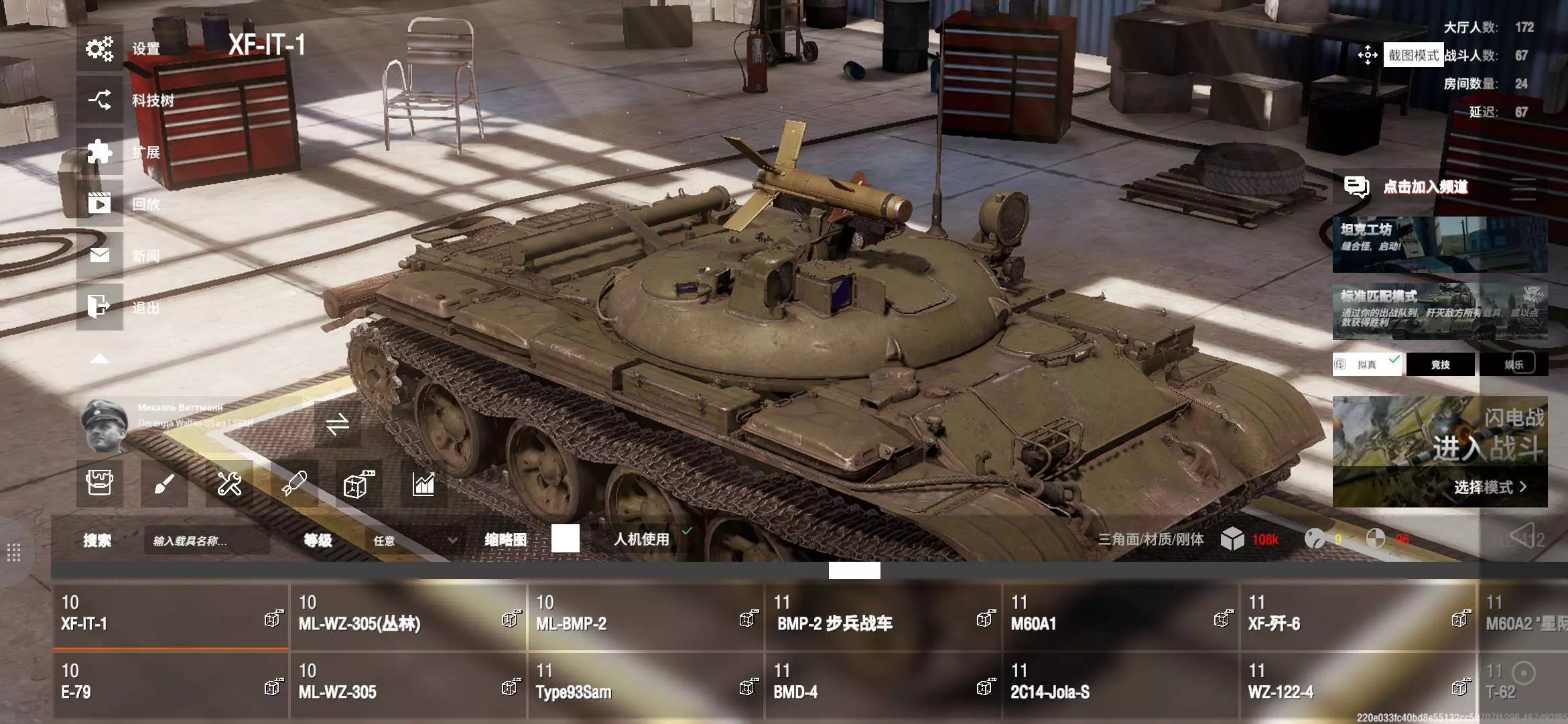Select 退出 to exit the game
Viewport: 1568px width, 724px height.
101,307
